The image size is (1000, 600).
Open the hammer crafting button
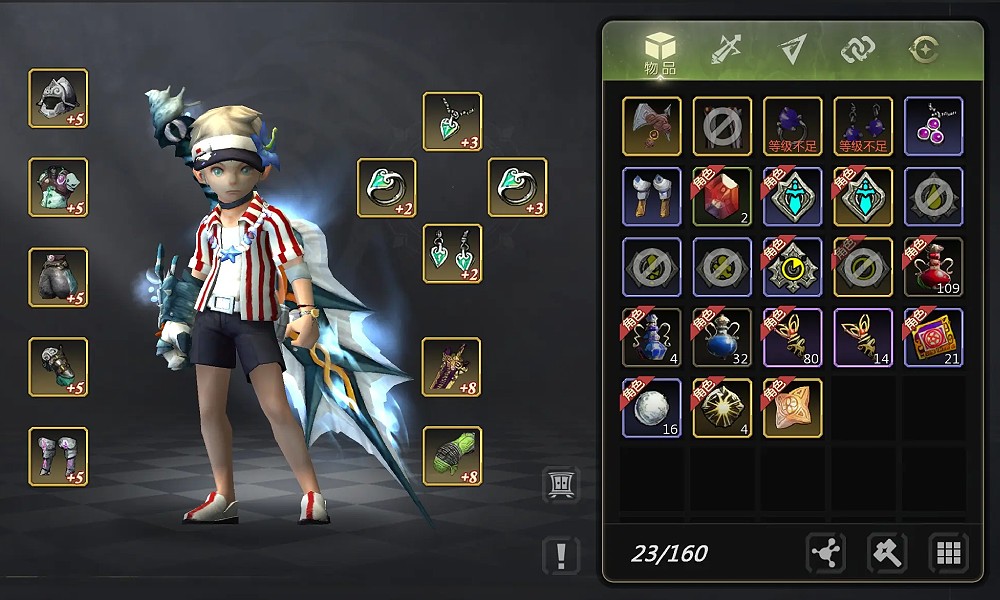click(x=887, y=552)
